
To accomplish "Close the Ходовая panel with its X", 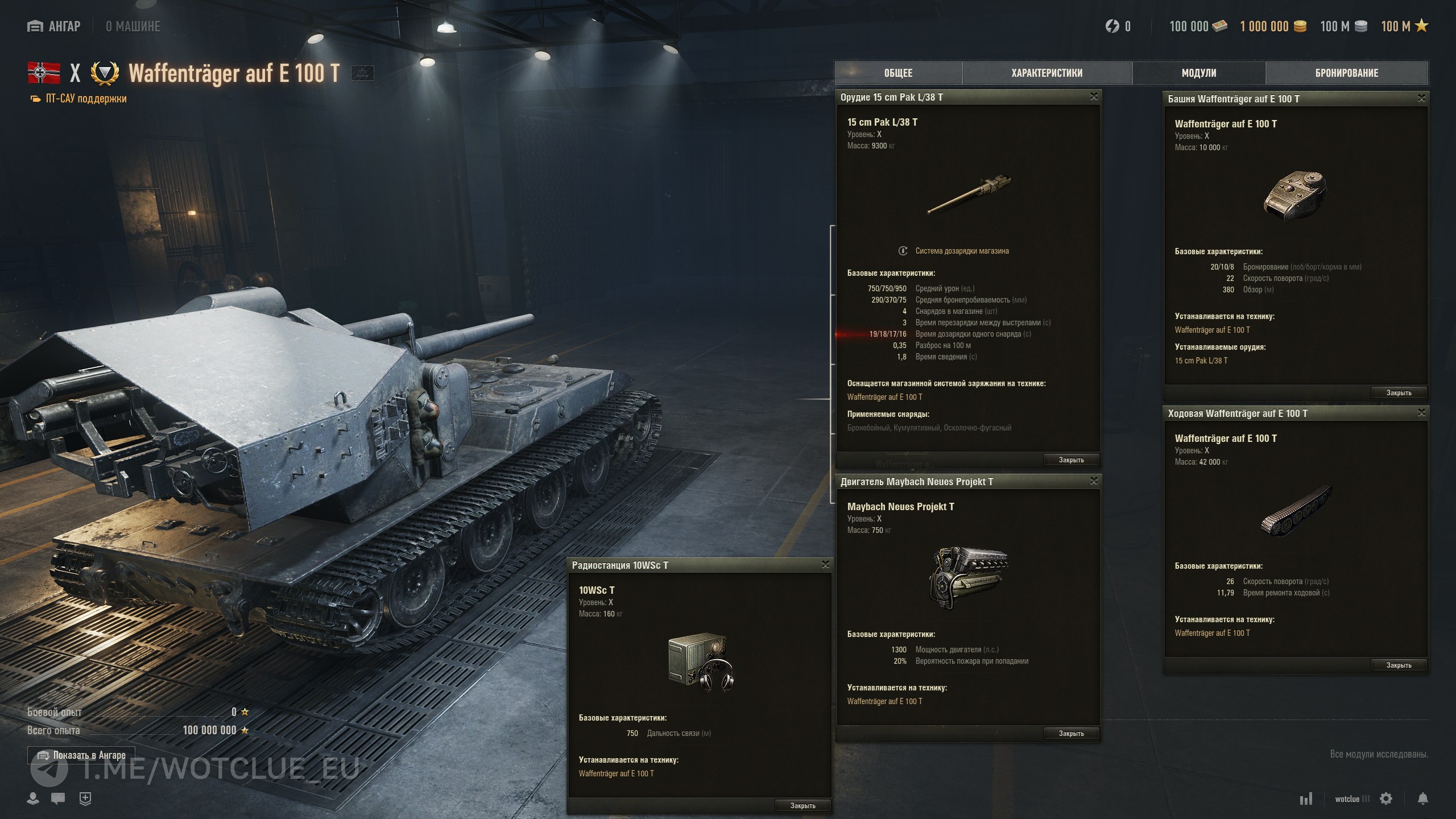I will 1421,413.
